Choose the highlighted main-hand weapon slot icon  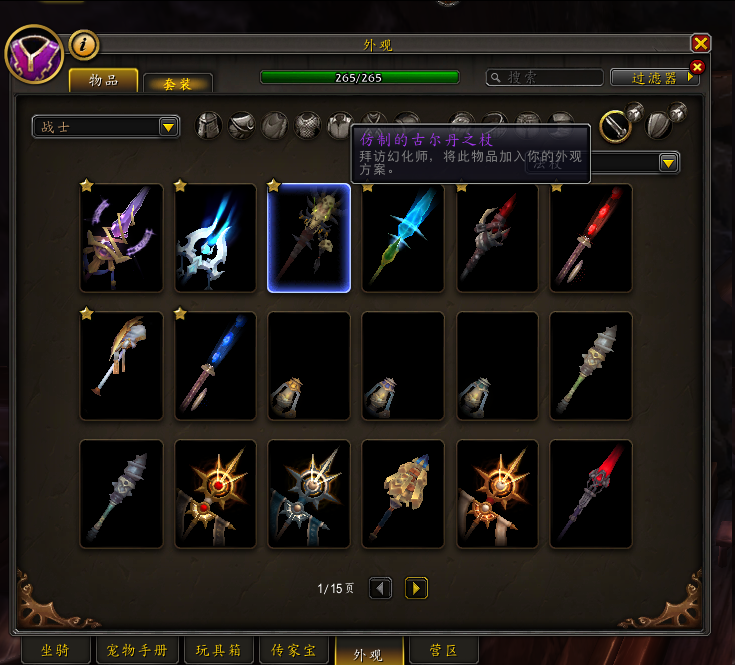[x=614, y=125]
